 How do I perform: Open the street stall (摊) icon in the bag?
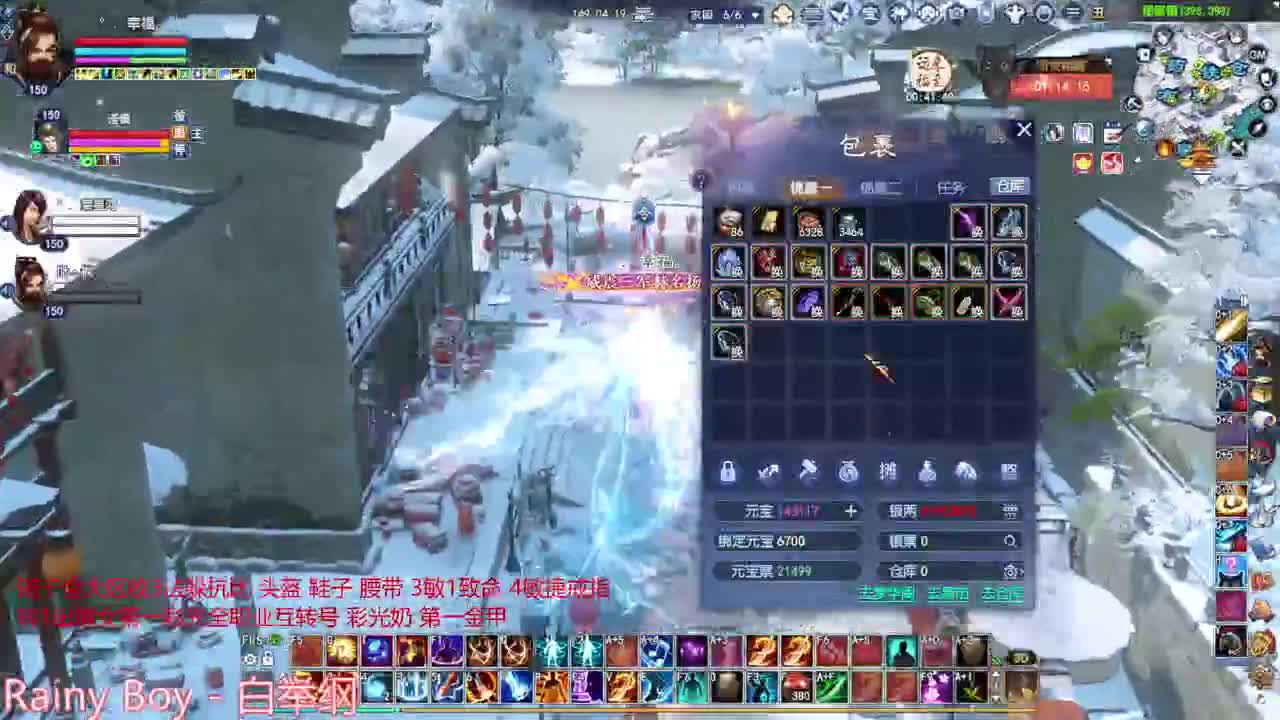point(889,470)
